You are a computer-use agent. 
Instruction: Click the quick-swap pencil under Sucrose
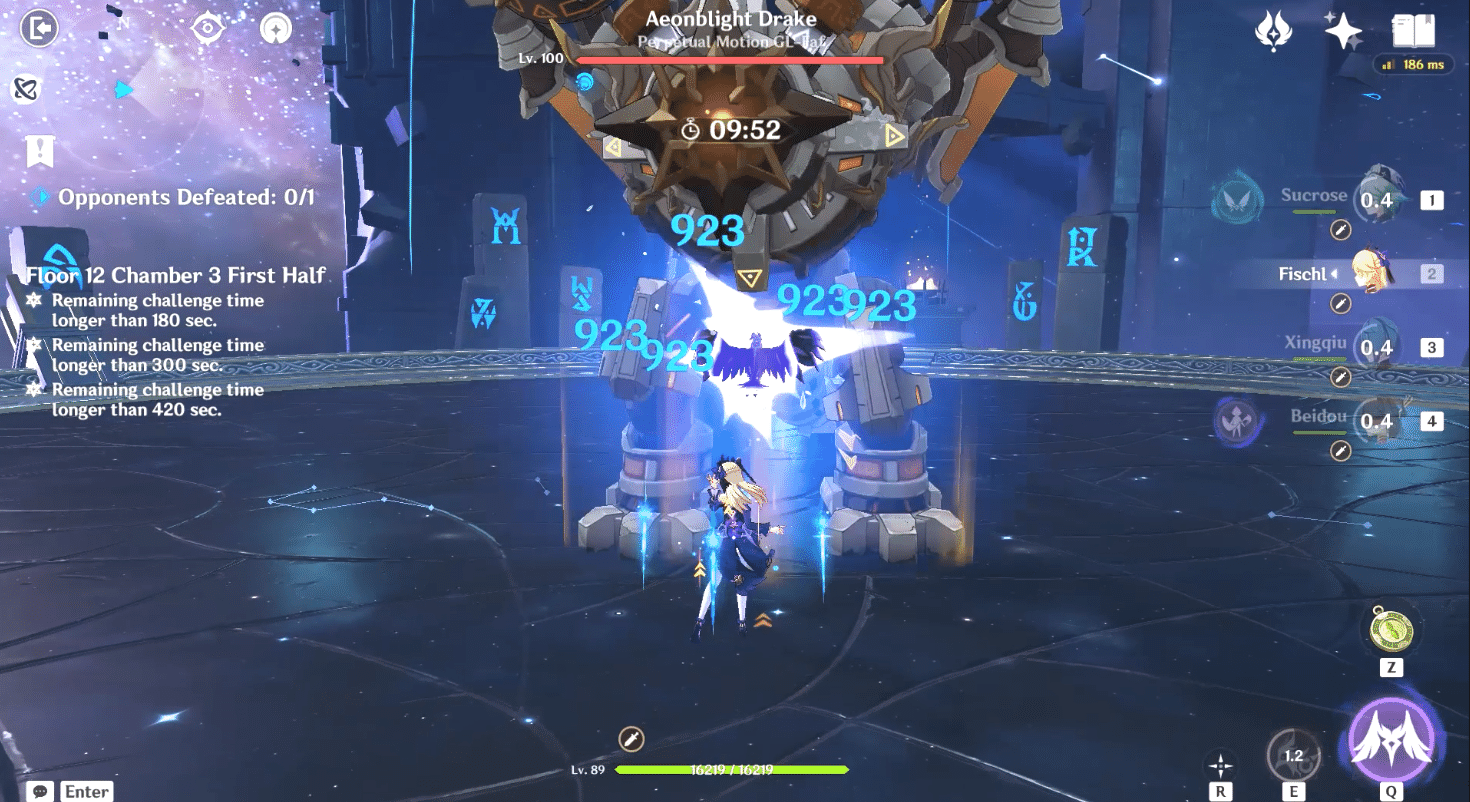(x=1340, y=231)
